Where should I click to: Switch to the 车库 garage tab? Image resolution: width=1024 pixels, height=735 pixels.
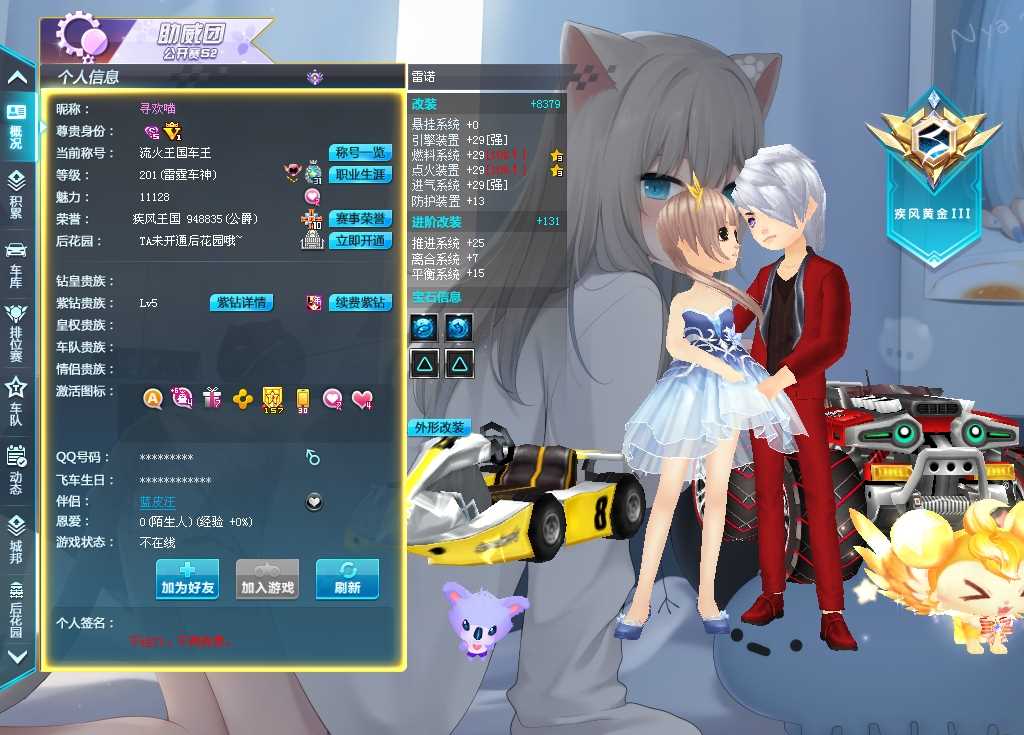(x=16, y=262)
